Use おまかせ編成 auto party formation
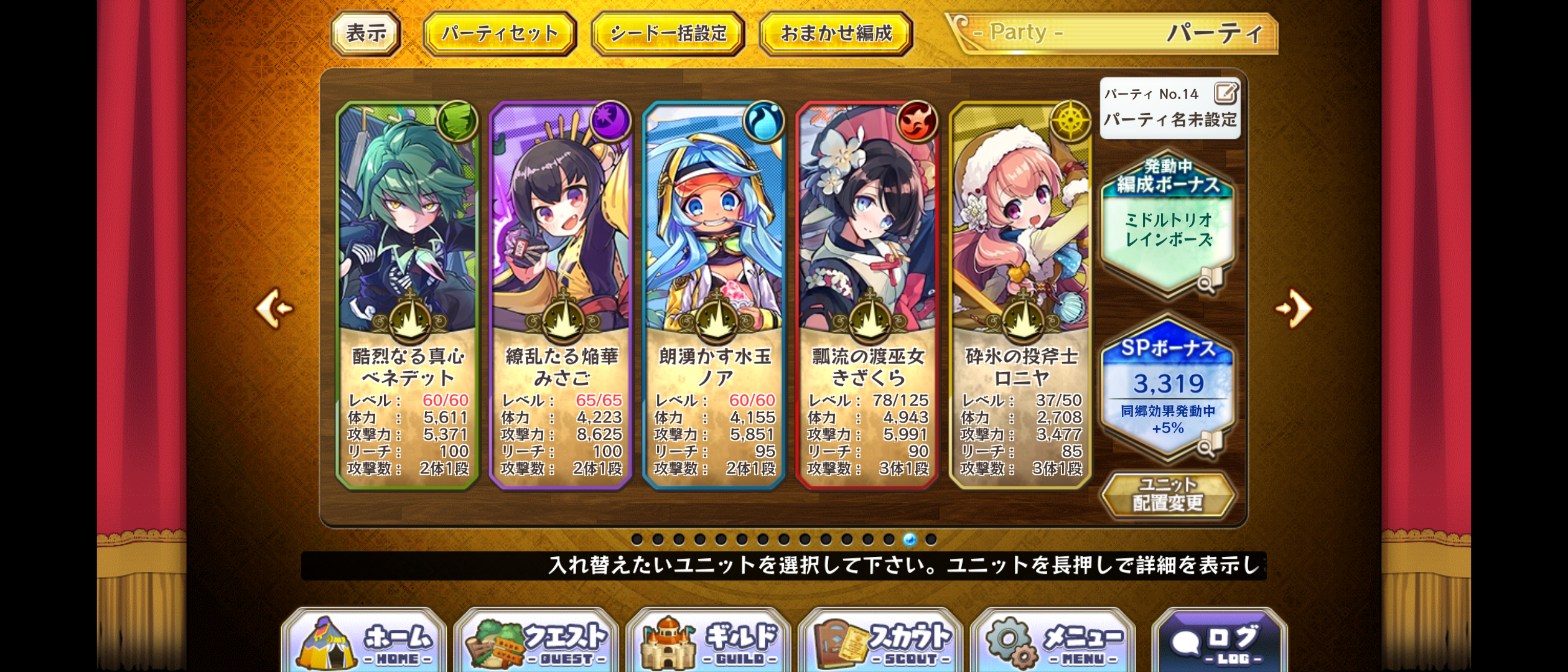 click(x=836, y=34)
